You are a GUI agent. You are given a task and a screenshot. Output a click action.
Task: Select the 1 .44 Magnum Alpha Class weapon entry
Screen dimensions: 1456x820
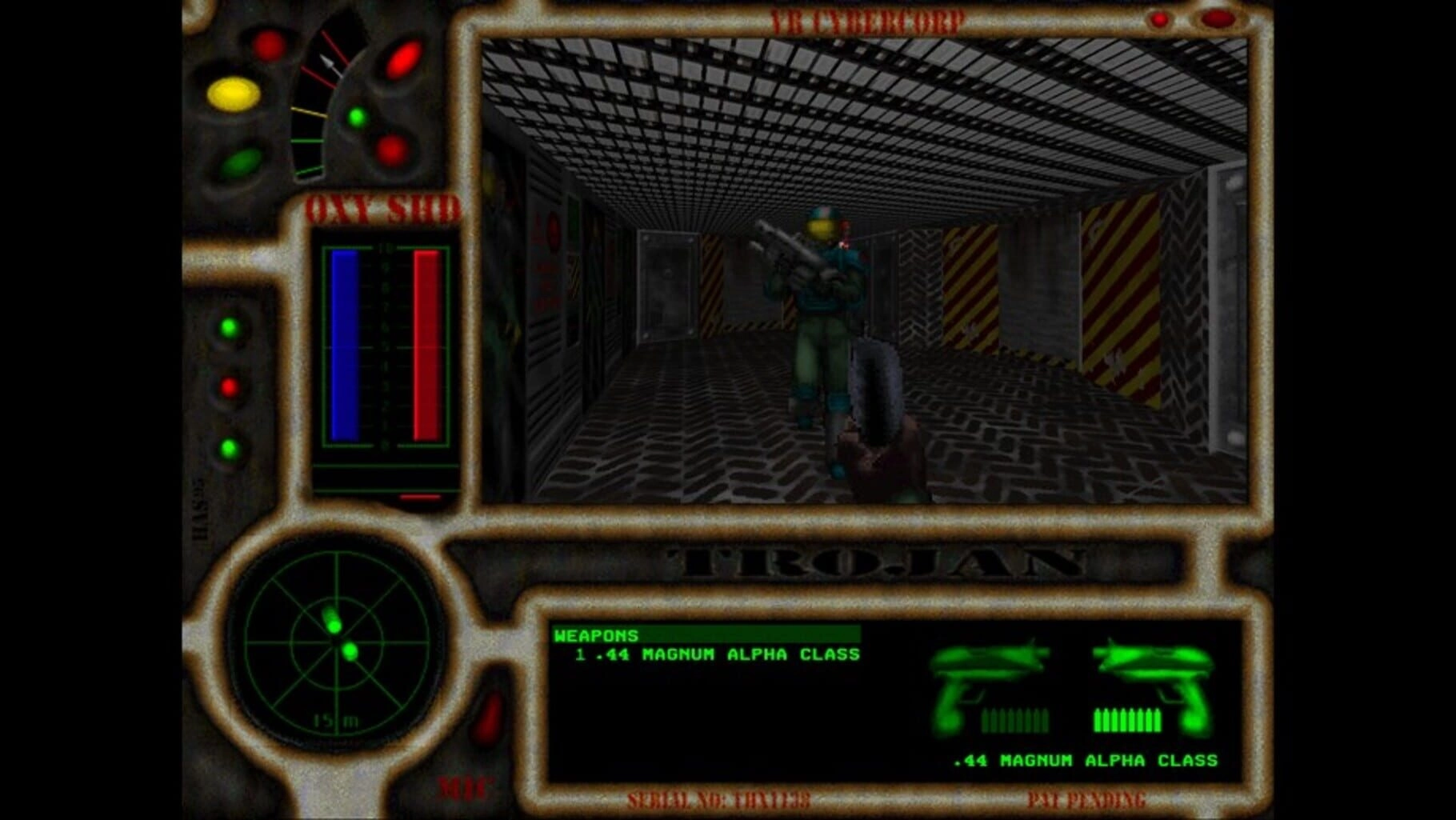coord(717,654)
